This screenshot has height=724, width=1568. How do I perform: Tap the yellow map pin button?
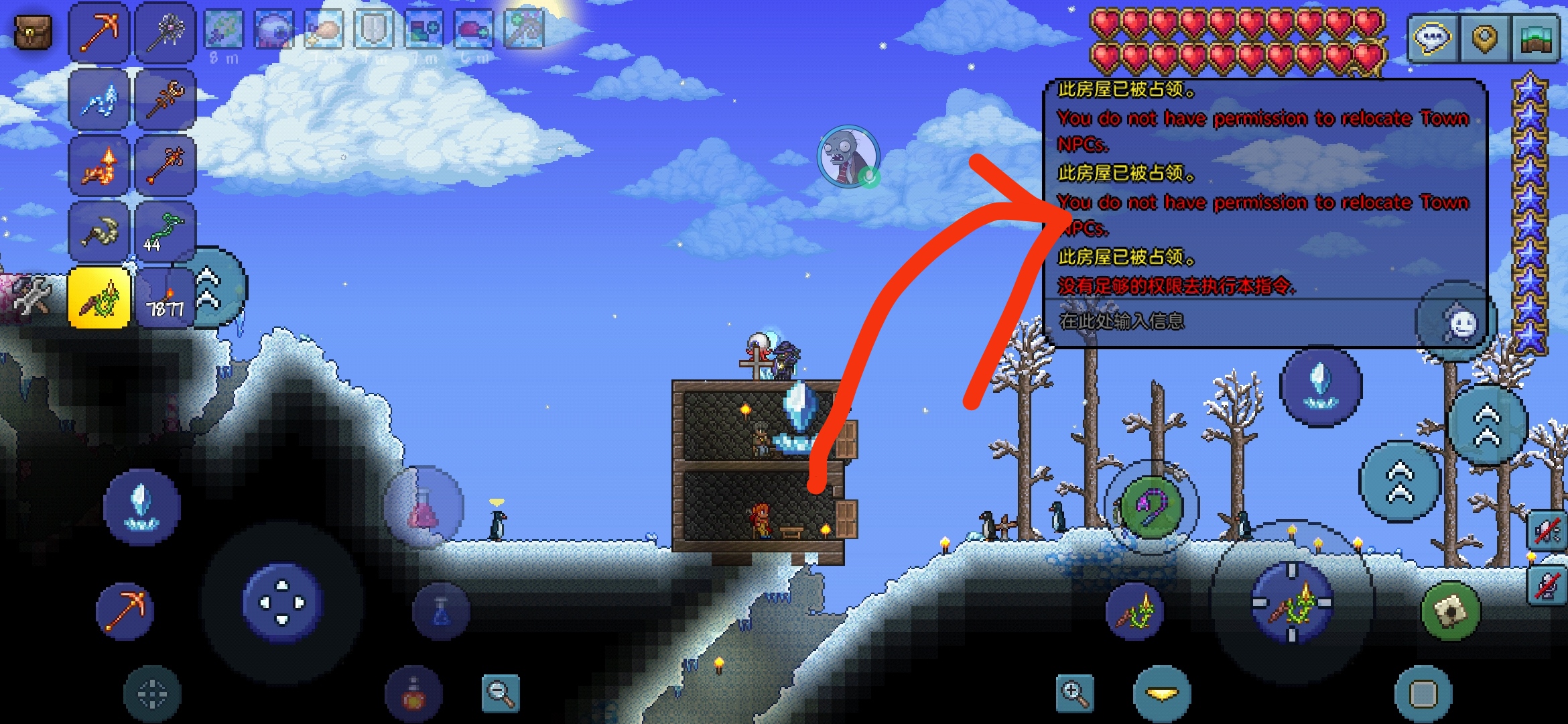[x=1484, y=38]
